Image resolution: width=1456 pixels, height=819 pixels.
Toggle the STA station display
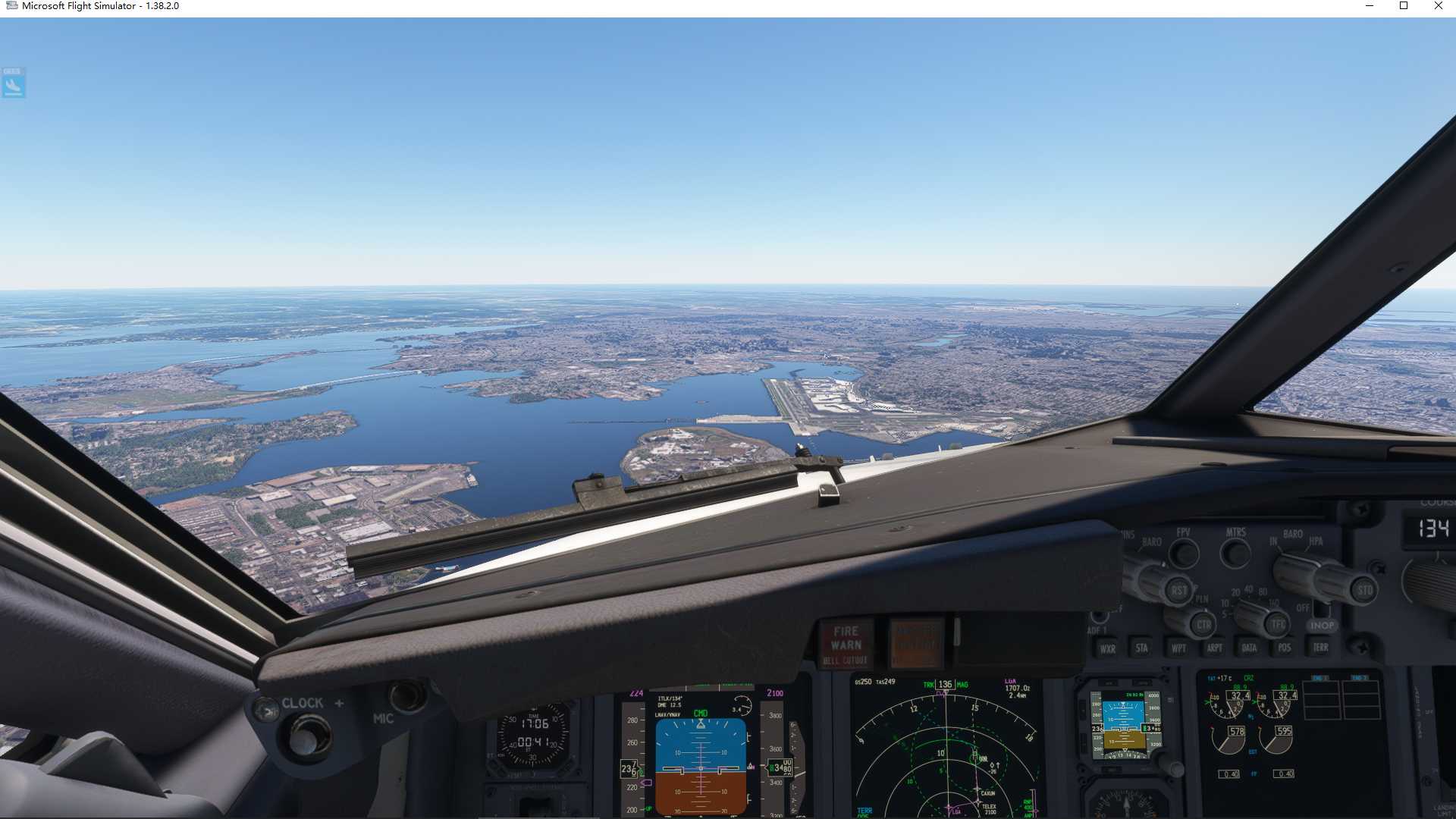(1142, 648)
